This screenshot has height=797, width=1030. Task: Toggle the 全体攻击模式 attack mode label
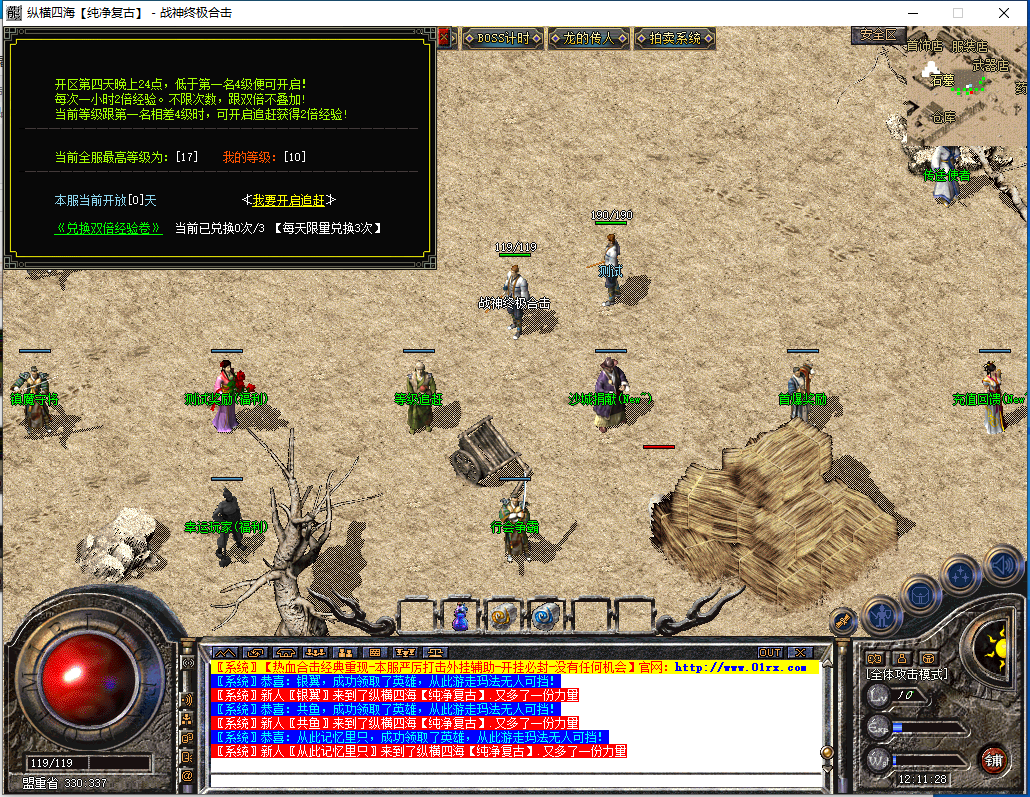(907, 674)
